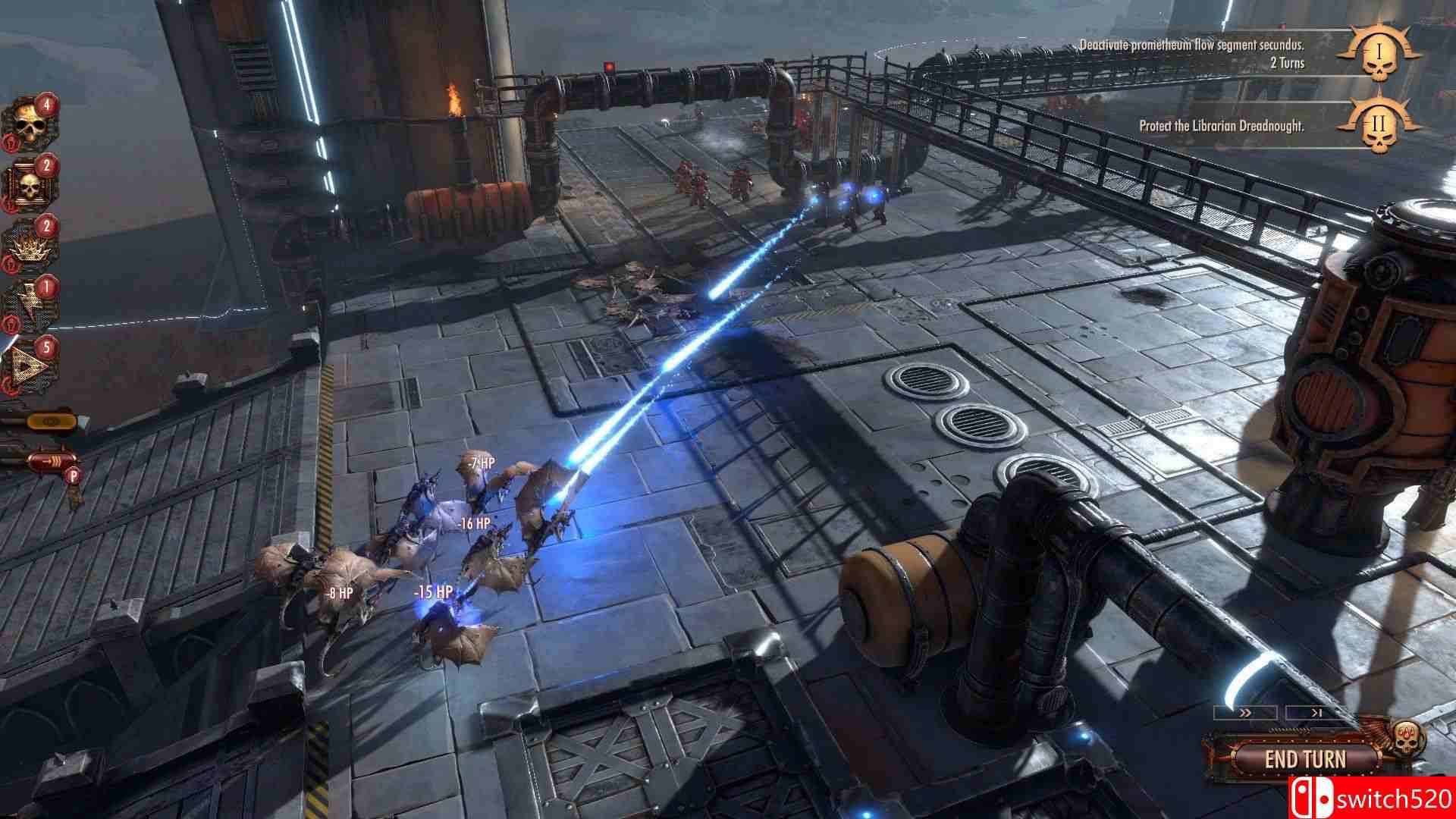Trigger the lightning bolt ability with 1 charge
This screenshot has width=1456, height=819.
pos(28,302)
